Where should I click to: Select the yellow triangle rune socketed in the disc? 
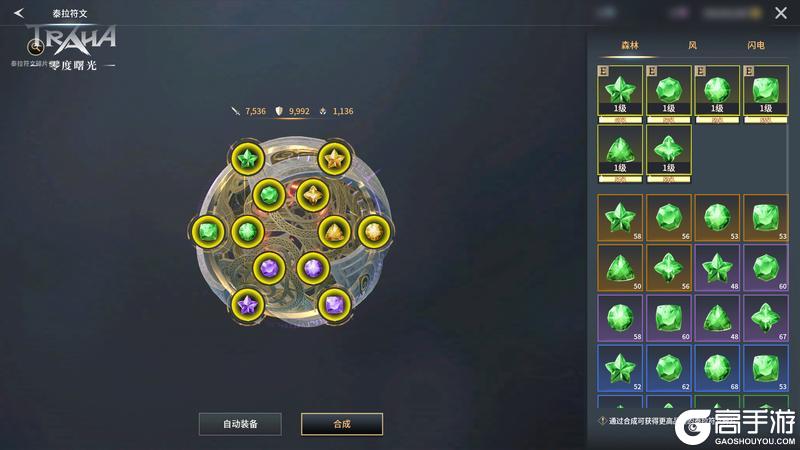point(333,232)
